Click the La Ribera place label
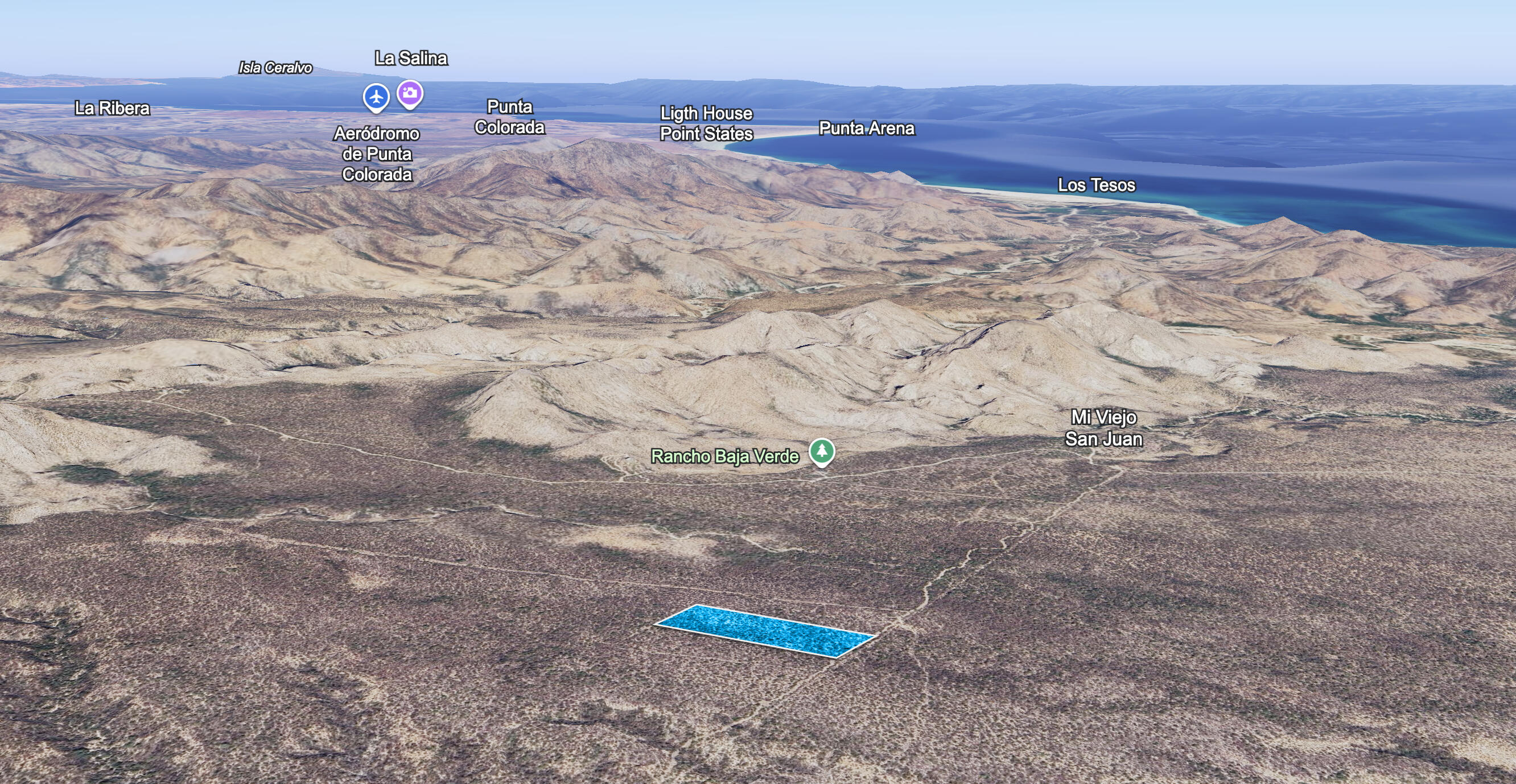Screen dimensions: 1516x784 point(113,108)
